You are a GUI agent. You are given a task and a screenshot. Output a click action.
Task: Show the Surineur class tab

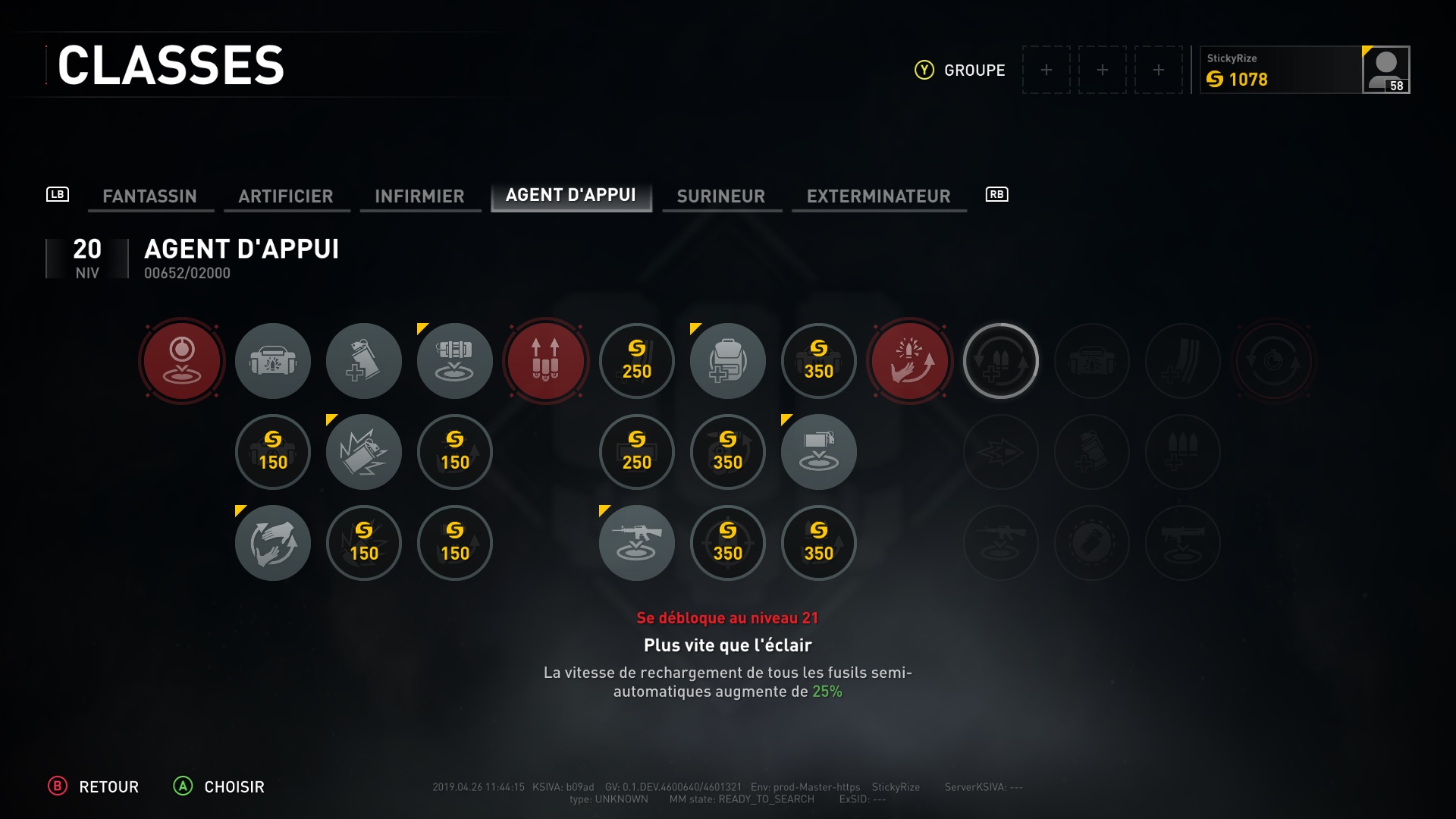[x=720, y=196]
